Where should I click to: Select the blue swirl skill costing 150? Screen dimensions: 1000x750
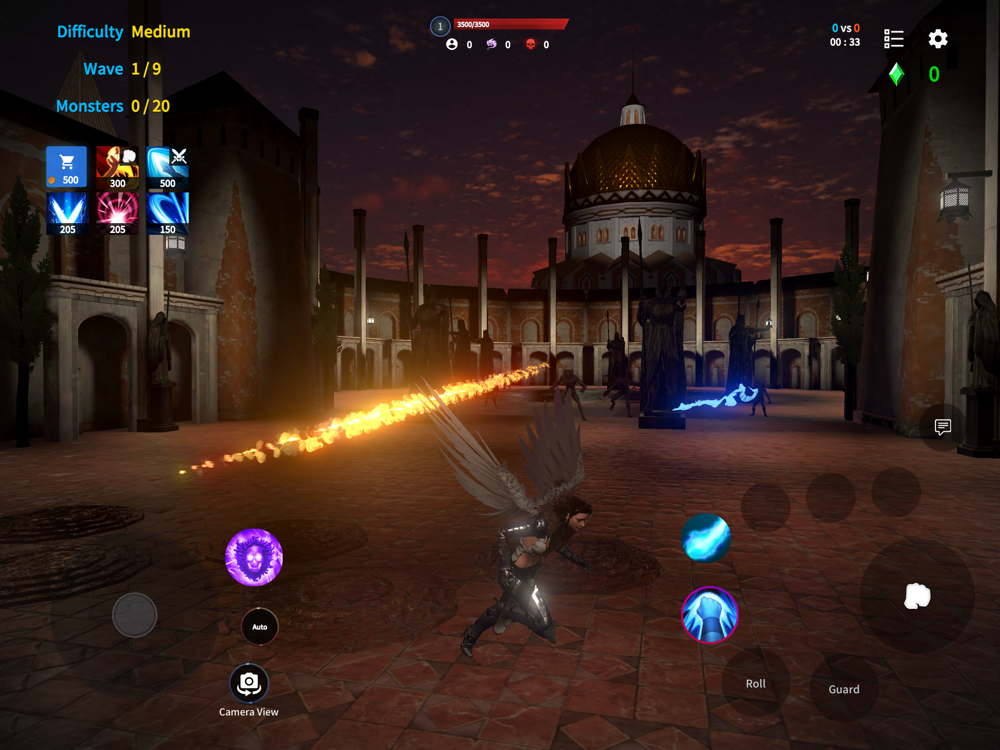pos(167,213)
